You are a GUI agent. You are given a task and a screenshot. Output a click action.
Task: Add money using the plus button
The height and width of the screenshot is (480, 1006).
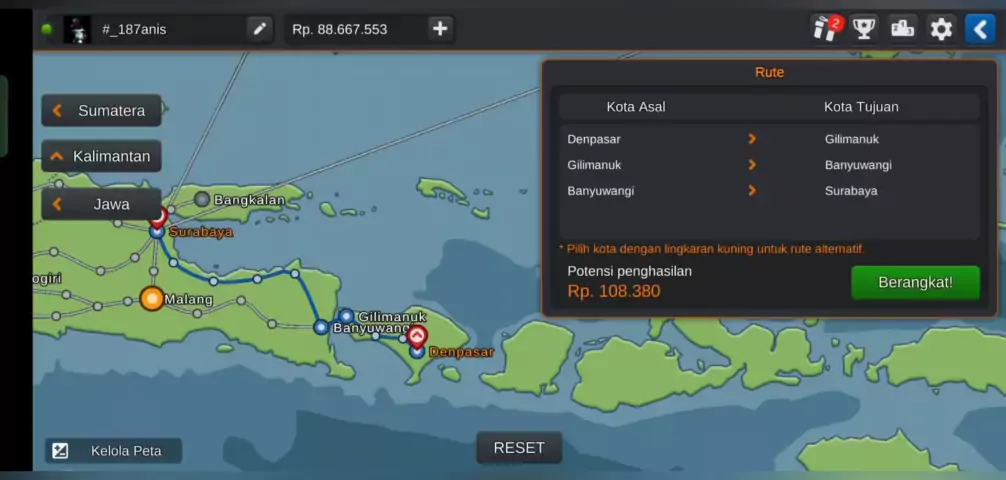point(440,29)
